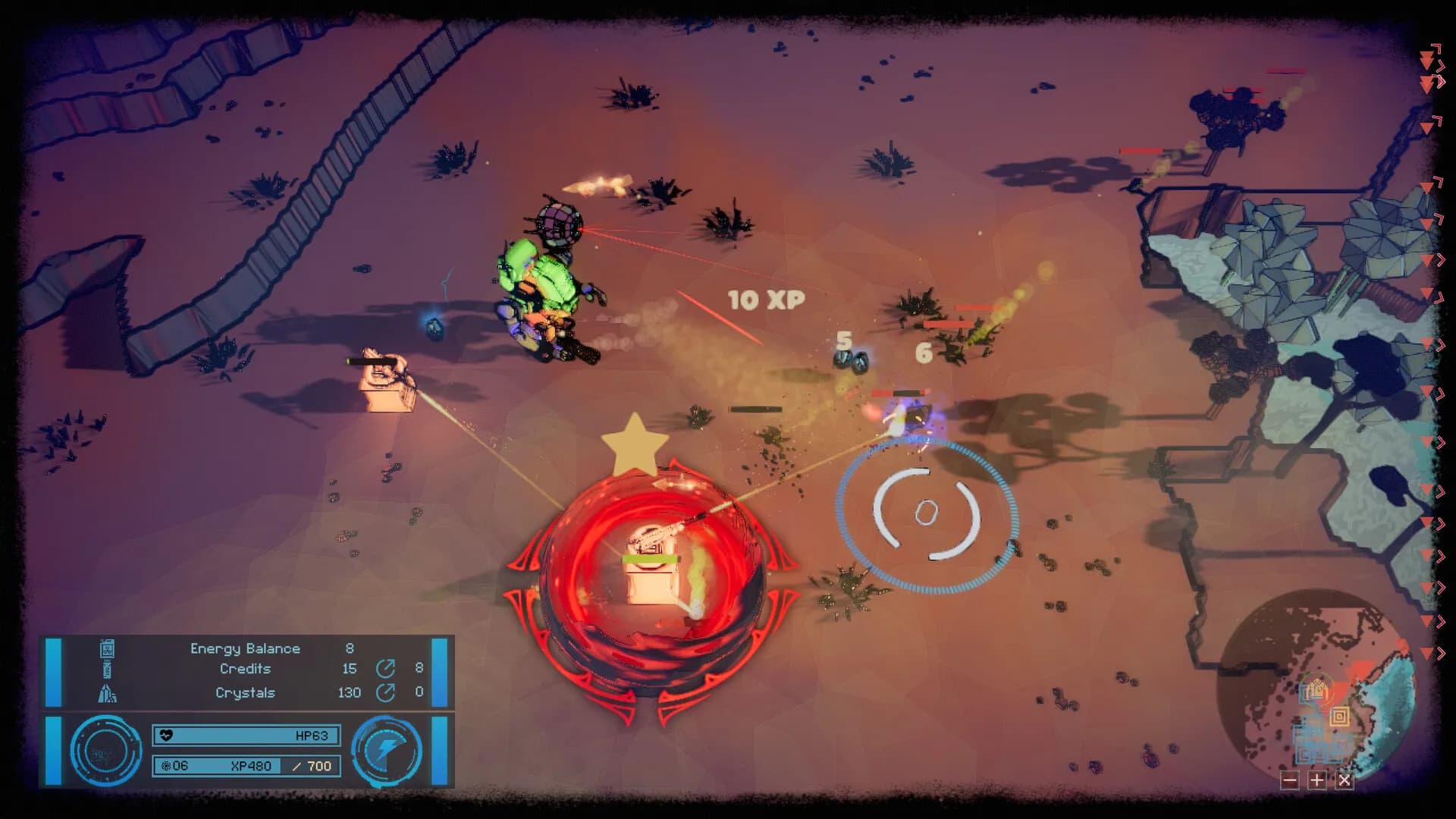Viewport: 1456px width, 819px height.
Task: Select the Credits row in the resource panel
Action: (245, 669)
